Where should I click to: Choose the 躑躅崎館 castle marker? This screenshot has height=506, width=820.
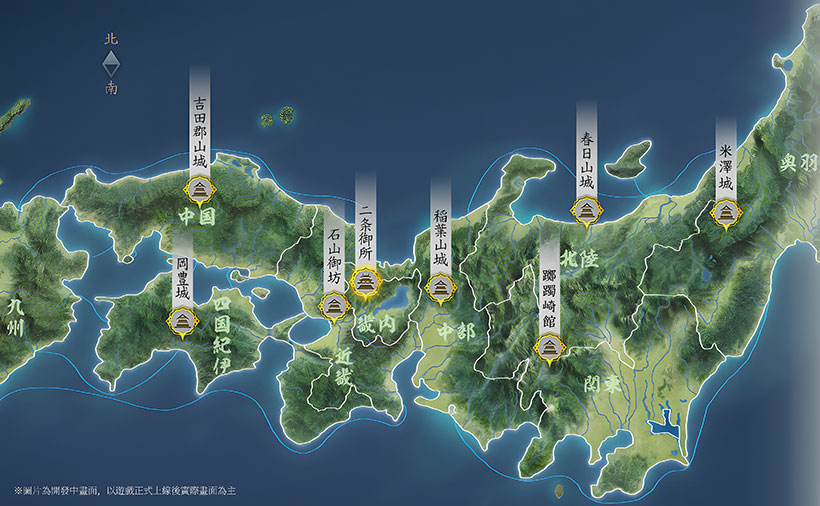tap(549, 348)
